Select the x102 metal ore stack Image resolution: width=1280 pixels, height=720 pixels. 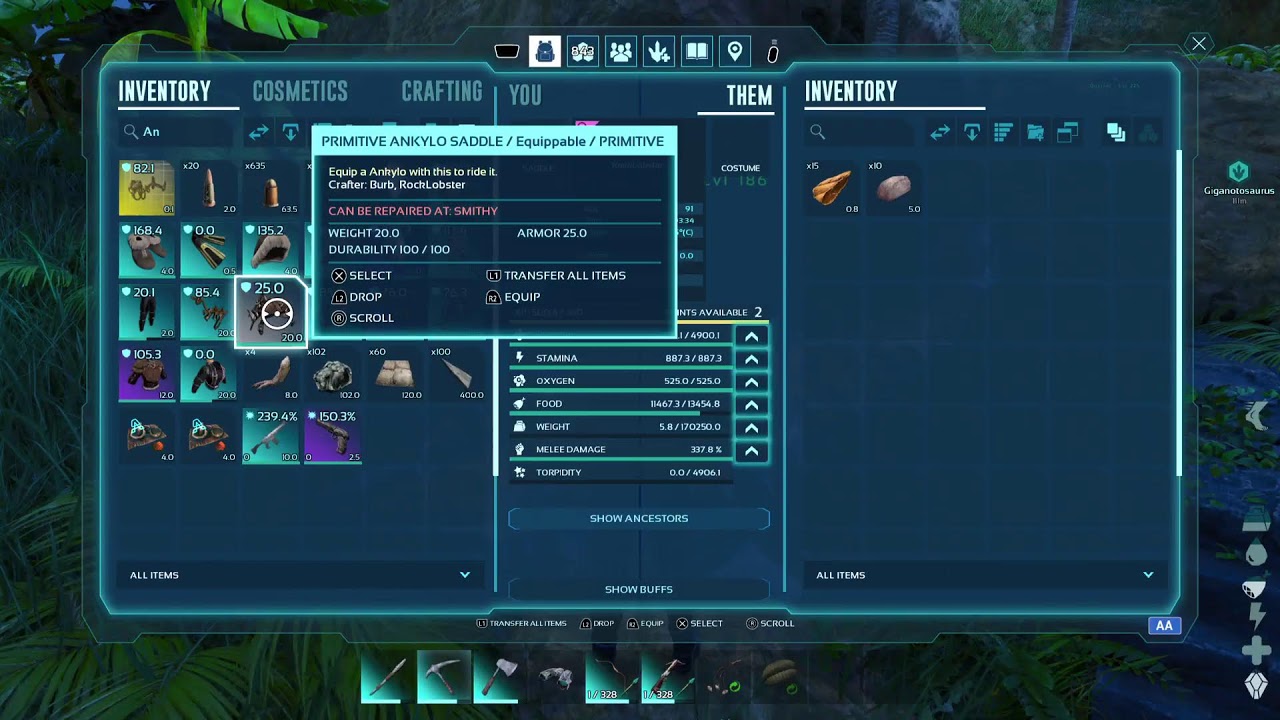332,375
